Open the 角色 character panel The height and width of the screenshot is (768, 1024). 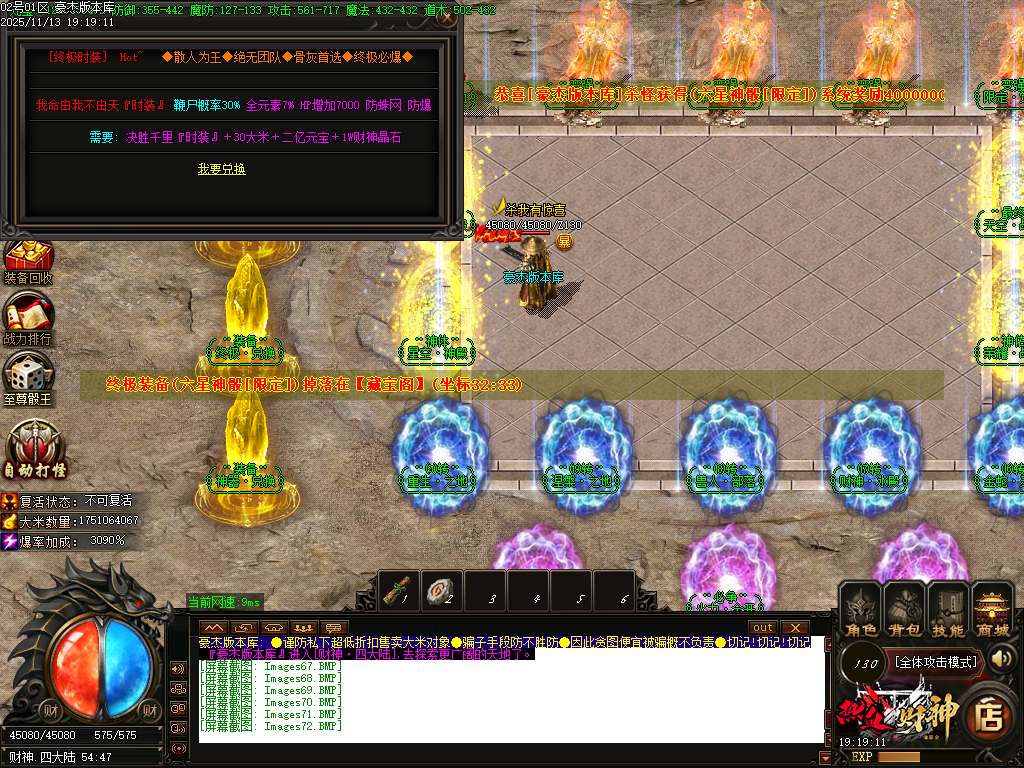(x=861, y=610)
